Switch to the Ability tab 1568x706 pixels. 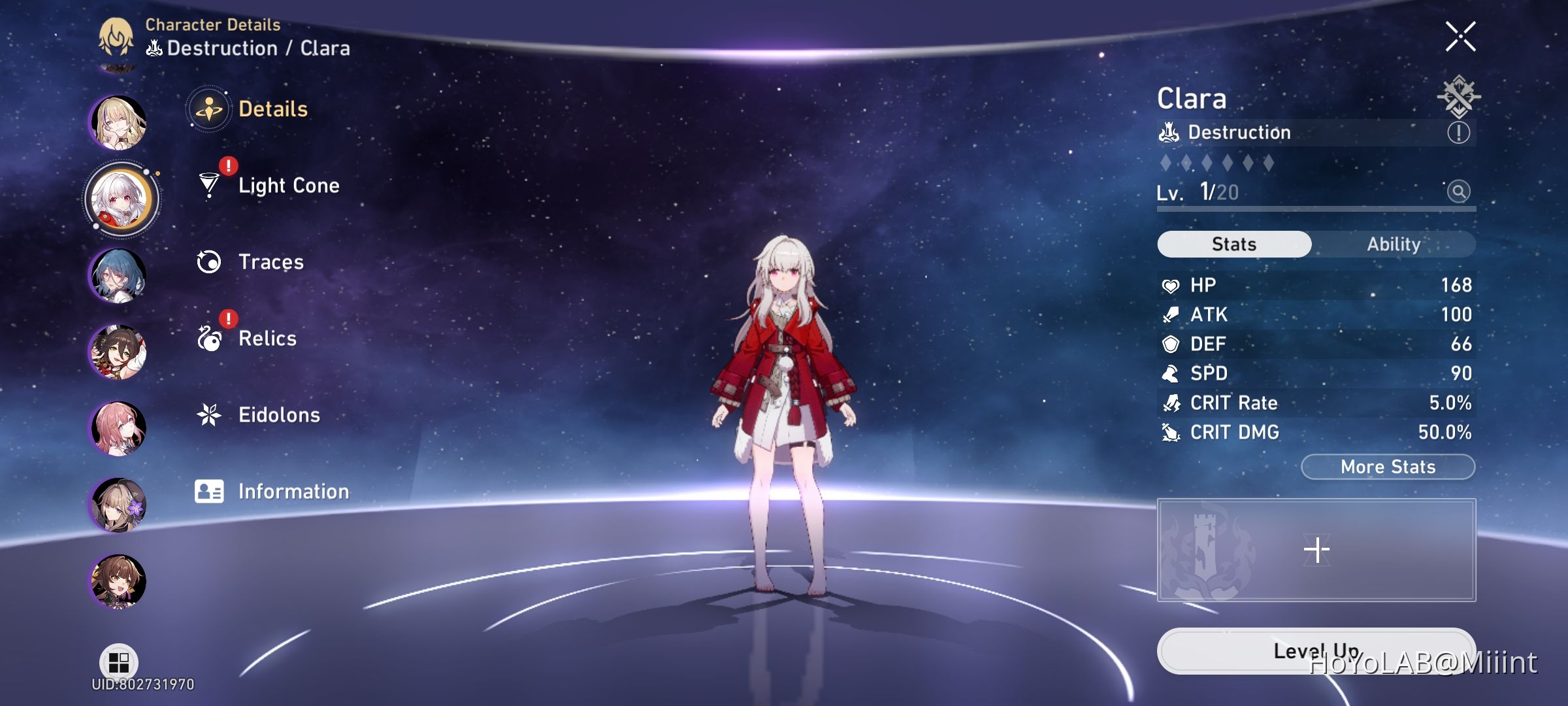[1395, 244]
